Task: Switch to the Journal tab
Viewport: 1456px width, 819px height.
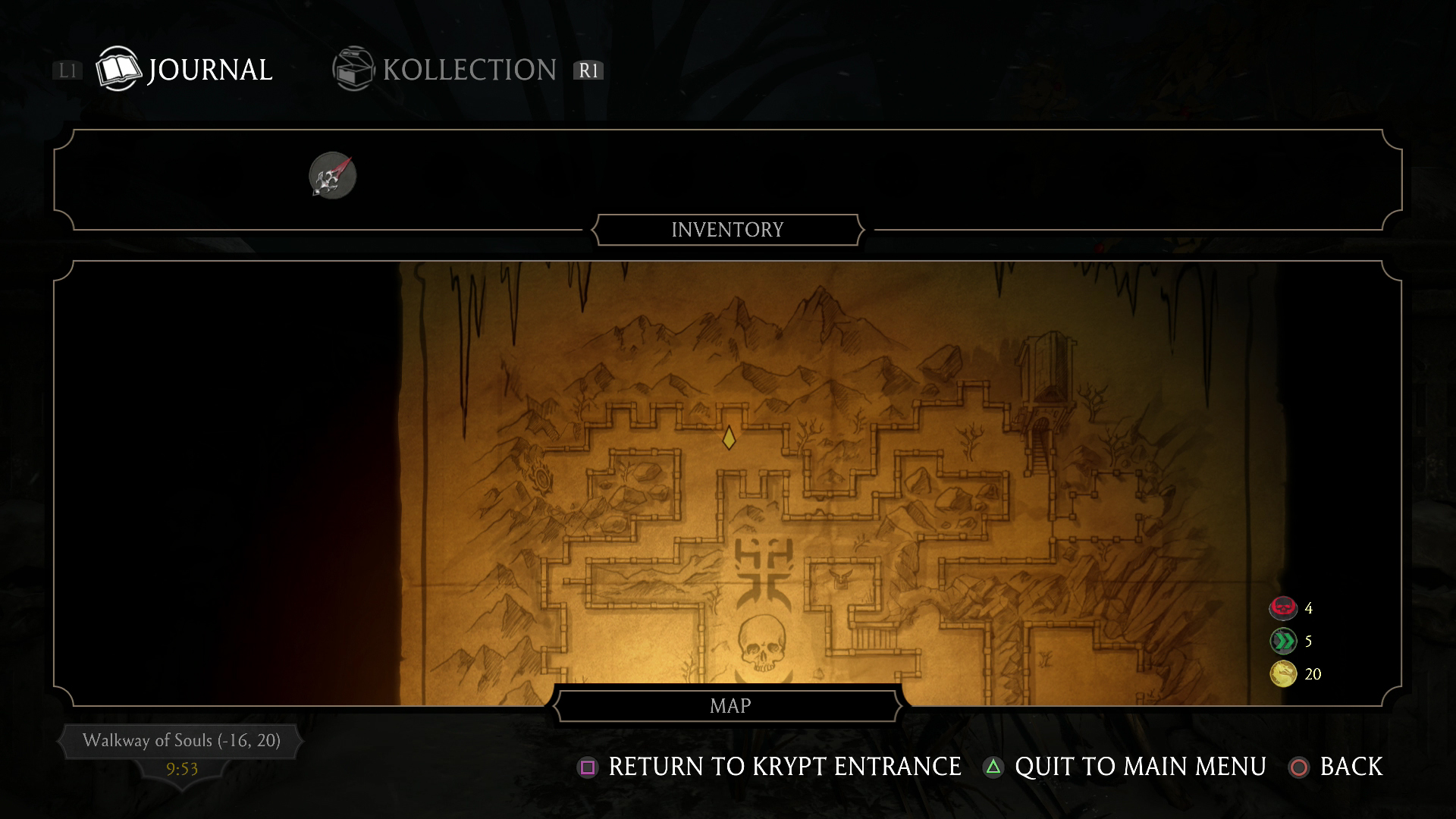Action: (184, 70)
